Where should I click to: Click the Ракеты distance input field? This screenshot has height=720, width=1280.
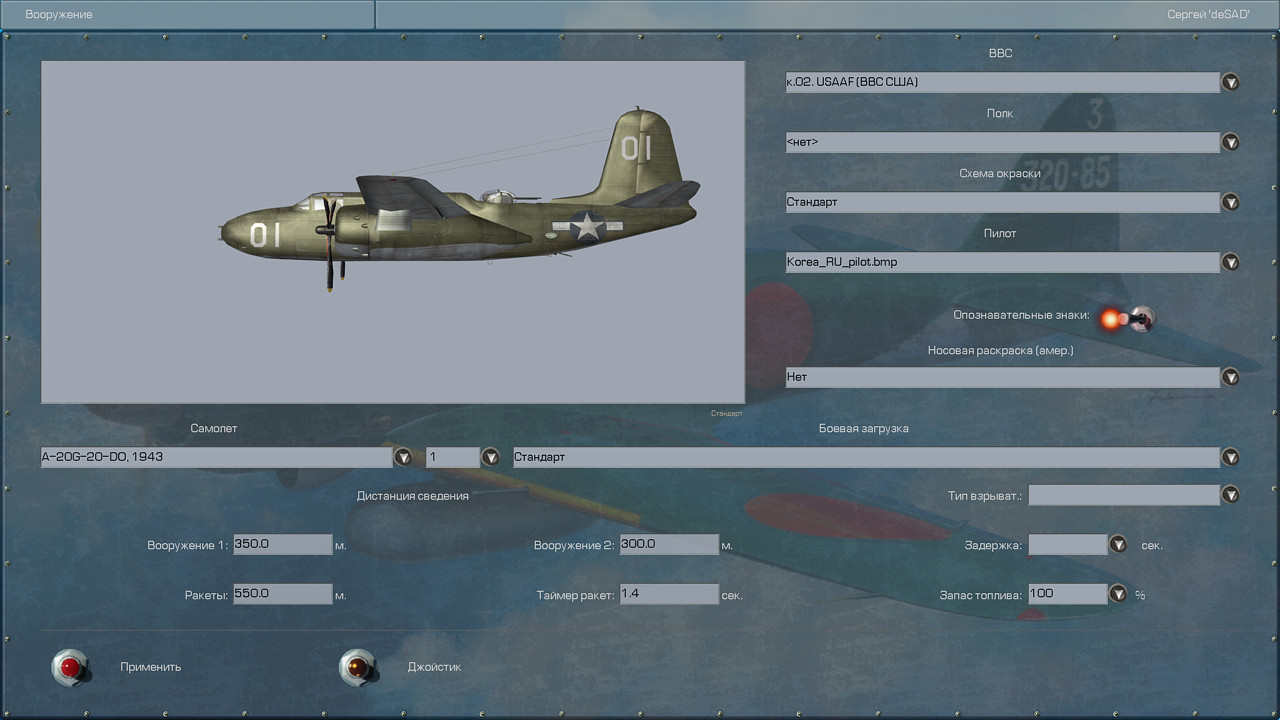pyautogui.click(x=282, y=594)
